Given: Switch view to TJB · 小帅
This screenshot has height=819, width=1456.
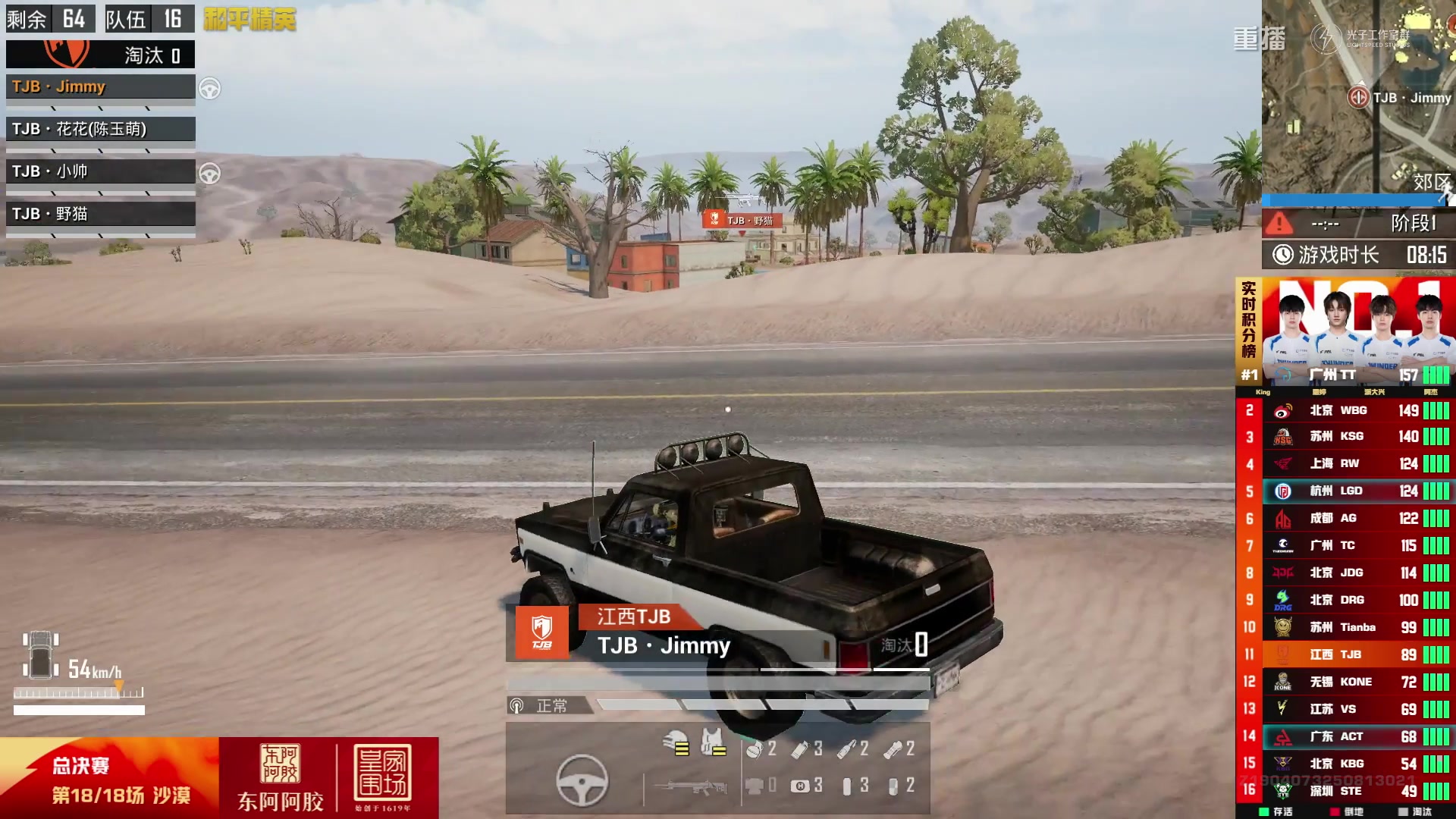Looking at the screenshot, I should [100, 172].
